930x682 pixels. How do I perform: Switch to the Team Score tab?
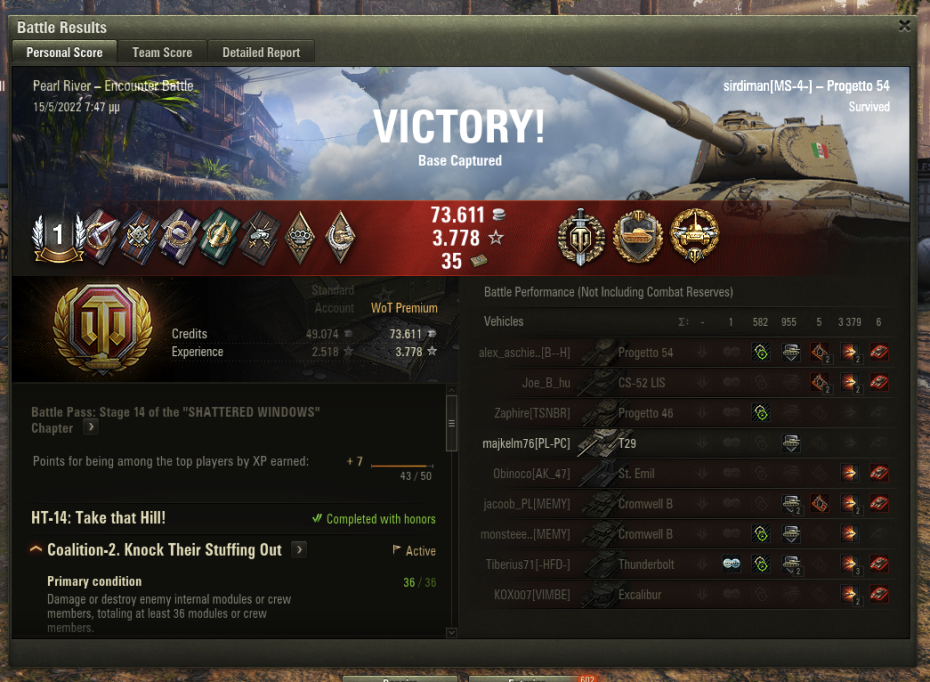(162, 52)
